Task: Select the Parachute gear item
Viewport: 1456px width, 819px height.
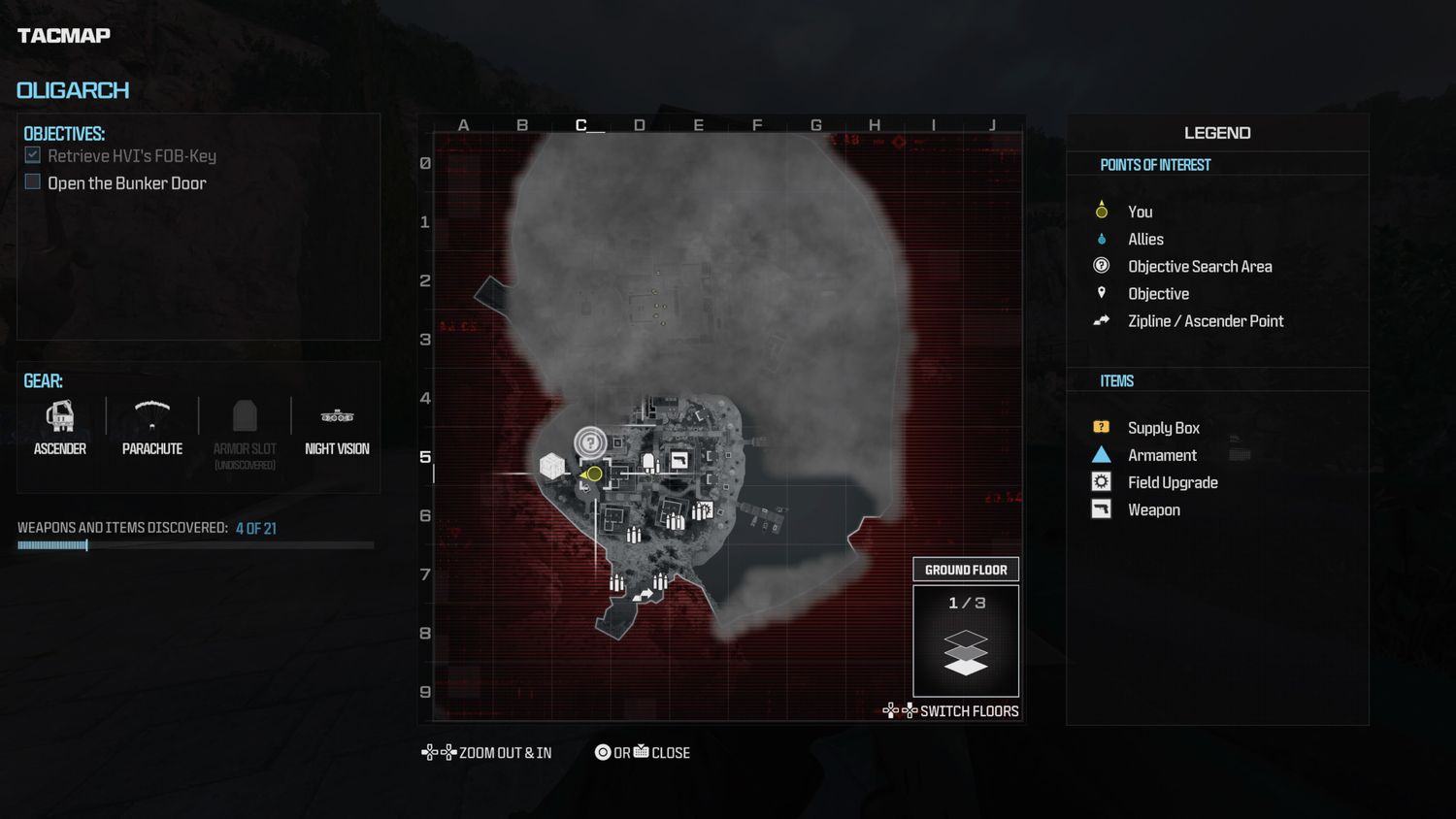Action: (x=152, y=427)
